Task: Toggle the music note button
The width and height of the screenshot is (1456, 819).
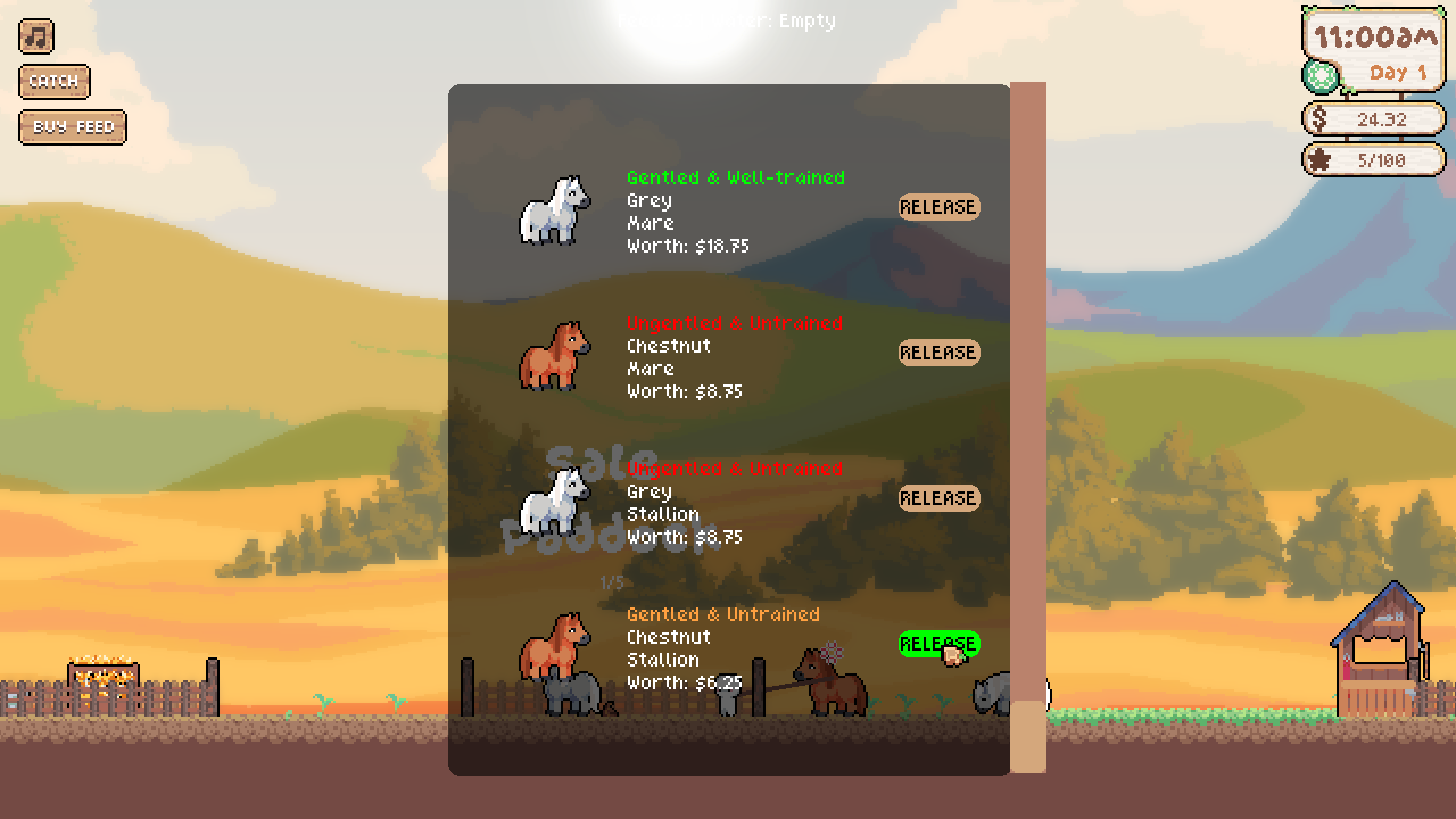Action: click(x=36, y=36)
